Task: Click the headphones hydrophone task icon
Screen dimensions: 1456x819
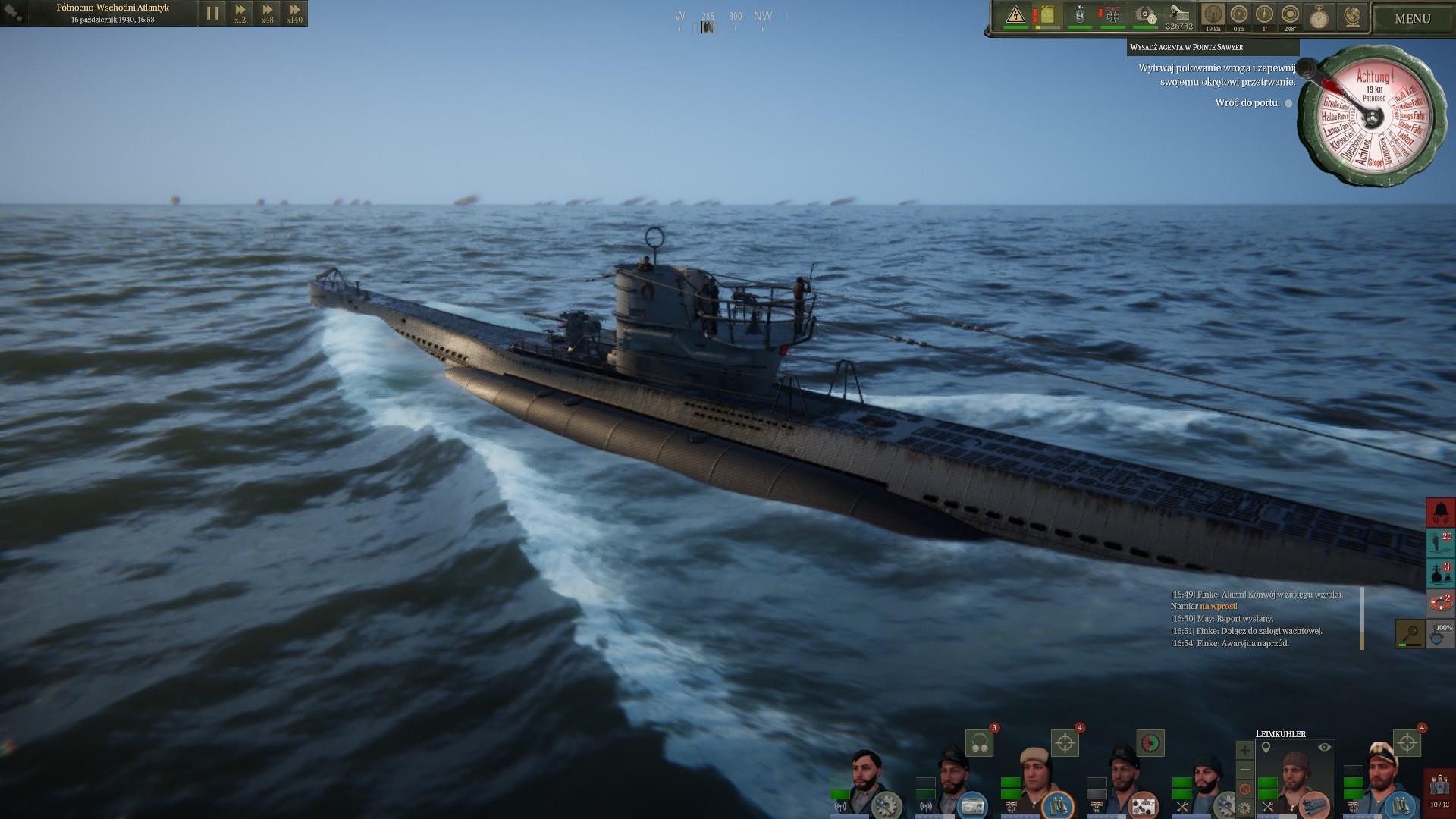Action: coord(979,743)
